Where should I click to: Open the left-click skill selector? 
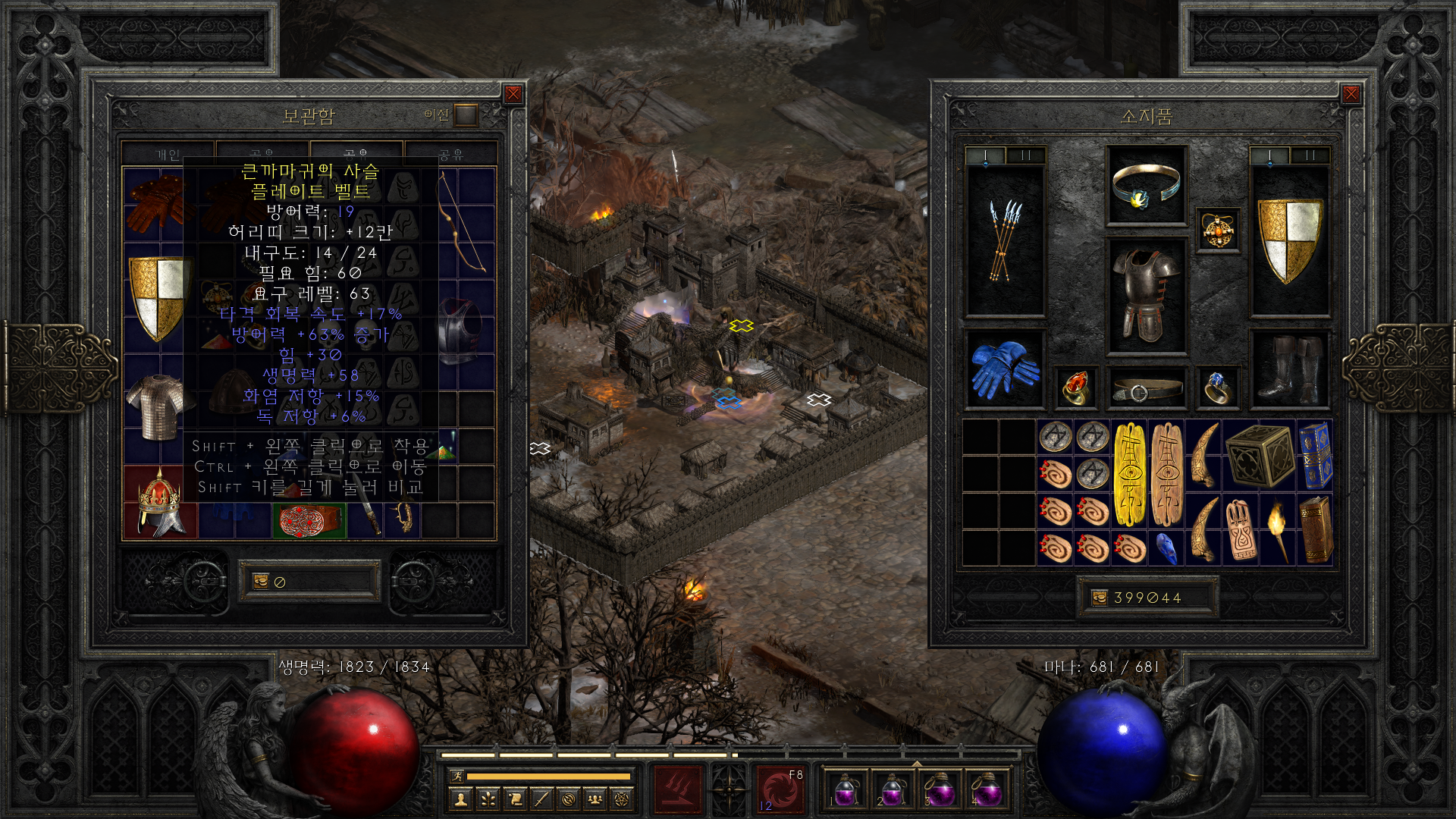point(678,789)
